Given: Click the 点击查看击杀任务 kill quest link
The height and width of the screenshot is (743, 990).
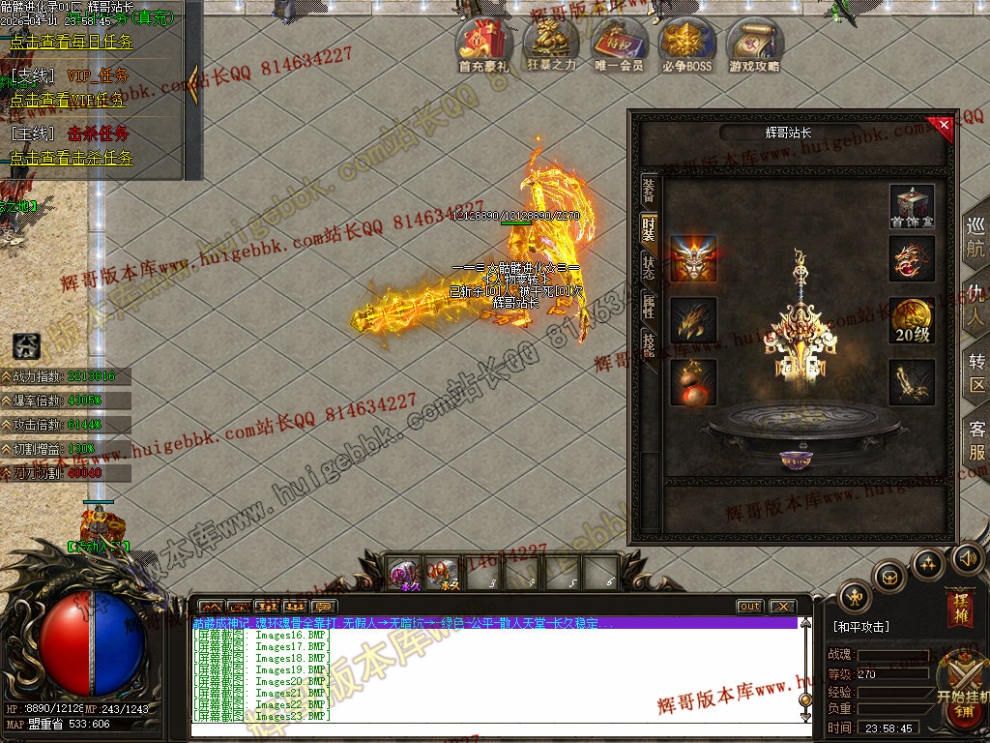Looking at the screenshot, I should tap(71, 158).
